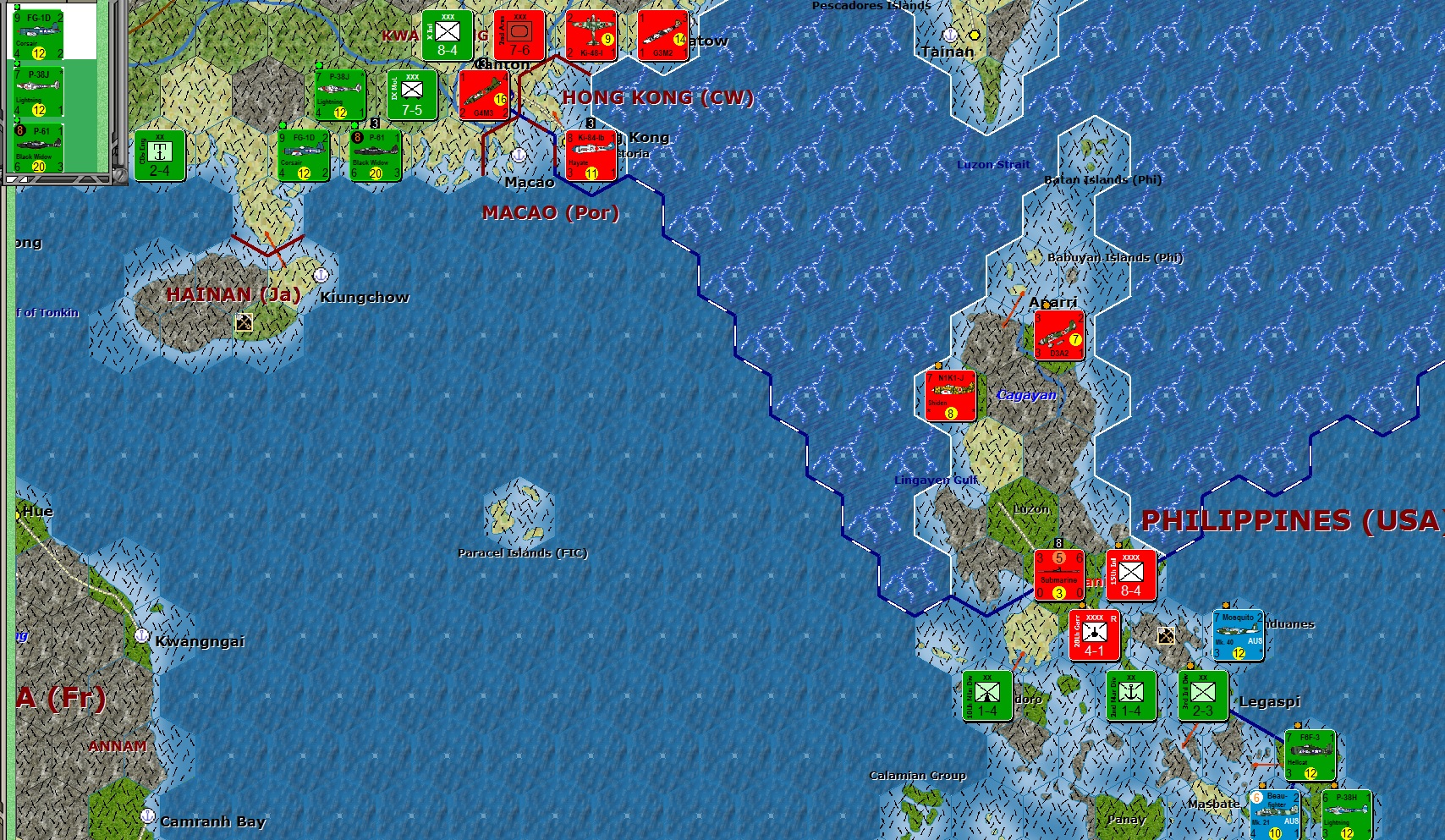Click the Legaspi city label
Image resolution: width=1445 pixels, height=840 pixels.
(x=1270, y=701)
